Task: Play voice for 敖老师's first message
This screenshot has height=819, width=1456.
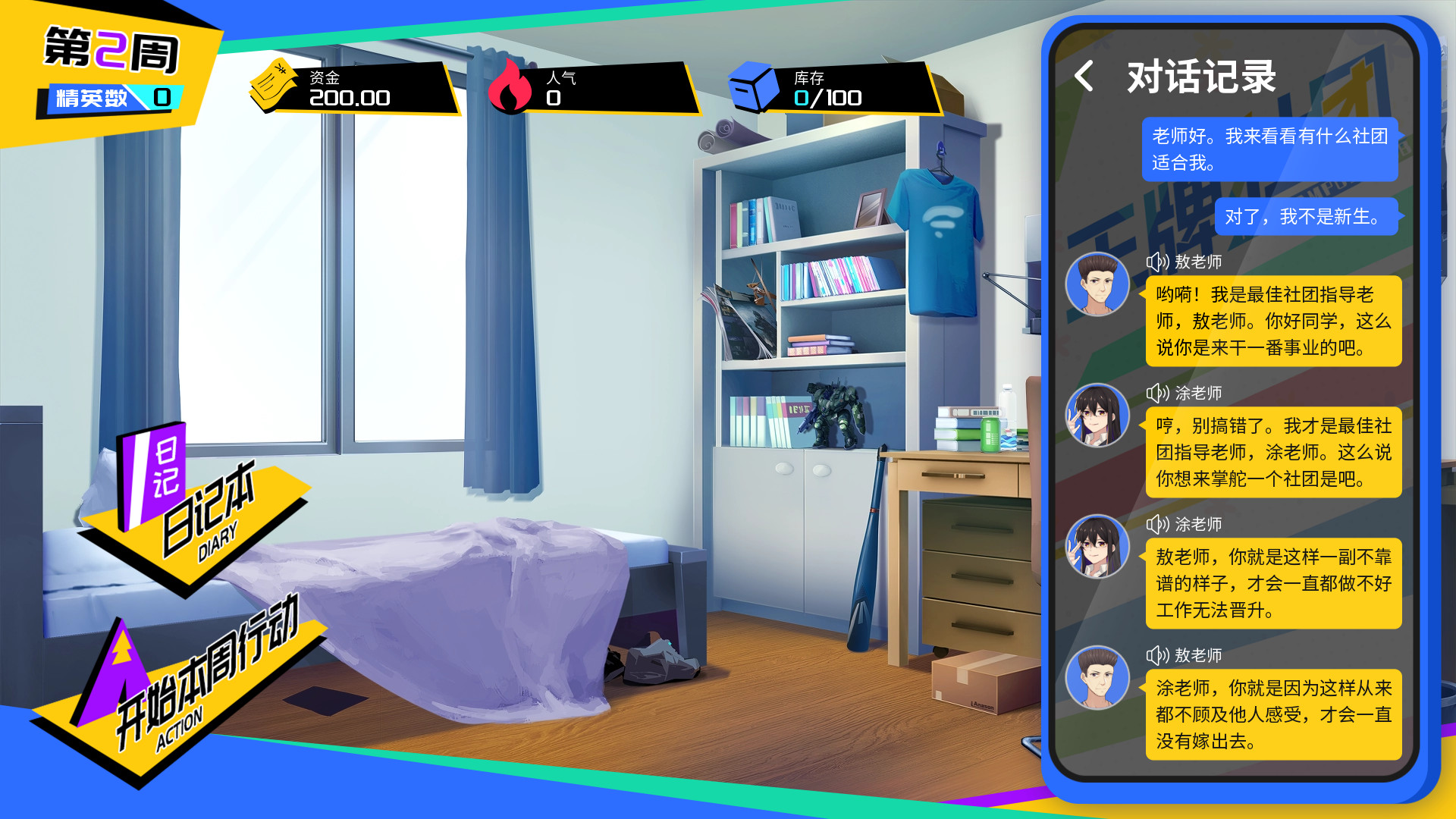Action: pos(1157,262)
